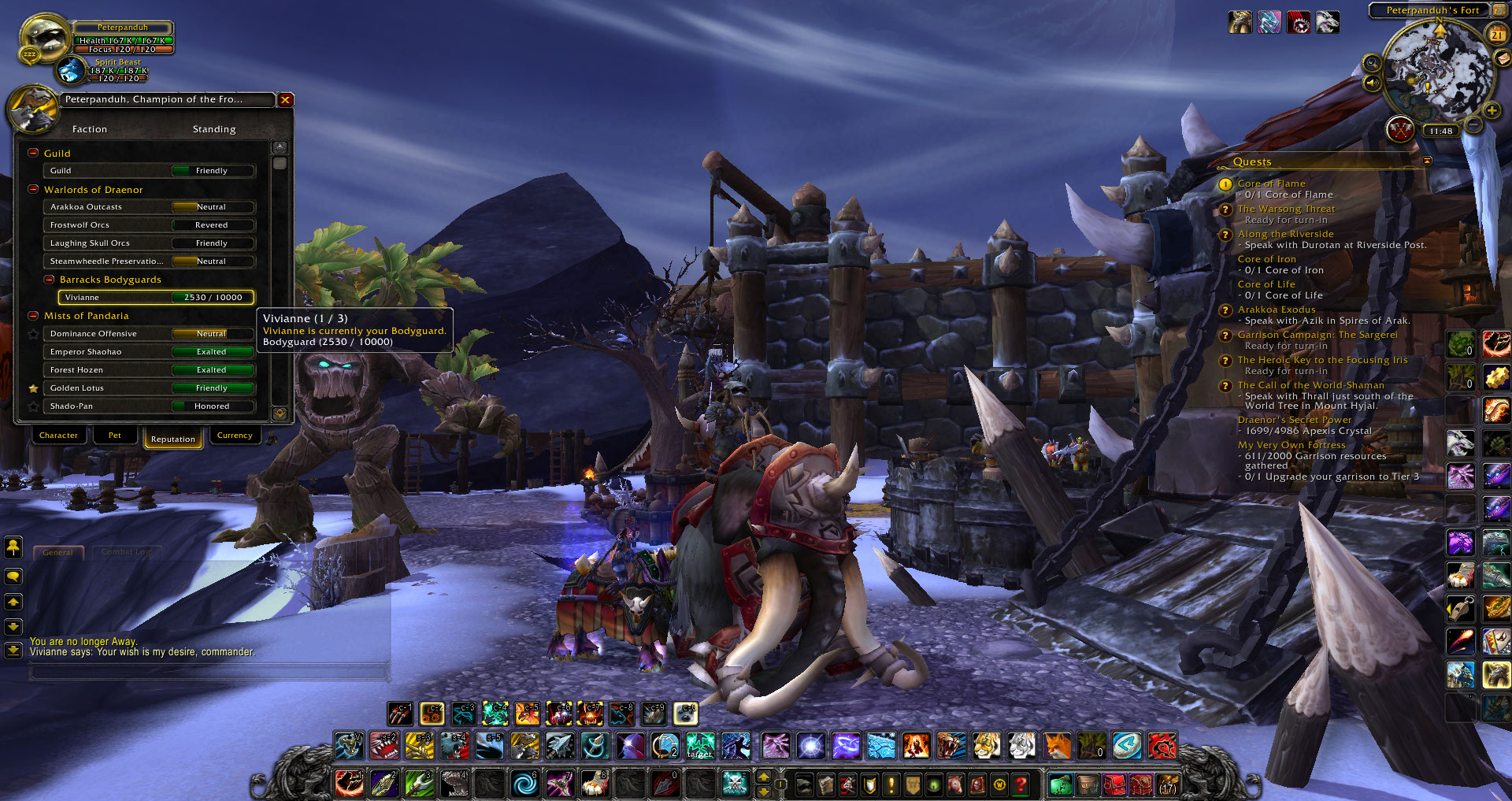Image resolution: width=1512 pixels, height=801 pixels.
Task: Minimize the Quests tracker
Action: click(x=1427, y=161)
